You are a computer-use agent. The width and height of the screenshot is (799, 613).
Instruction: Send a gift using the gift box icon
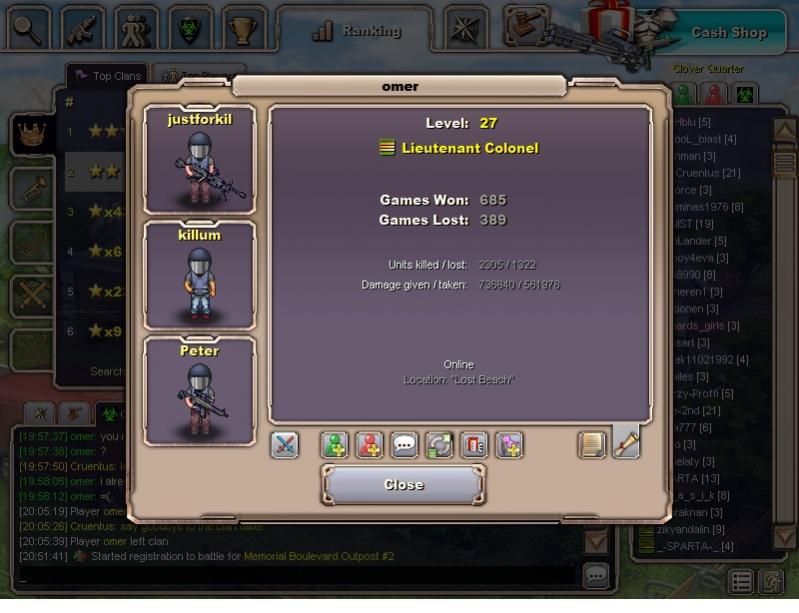point(474,445)
